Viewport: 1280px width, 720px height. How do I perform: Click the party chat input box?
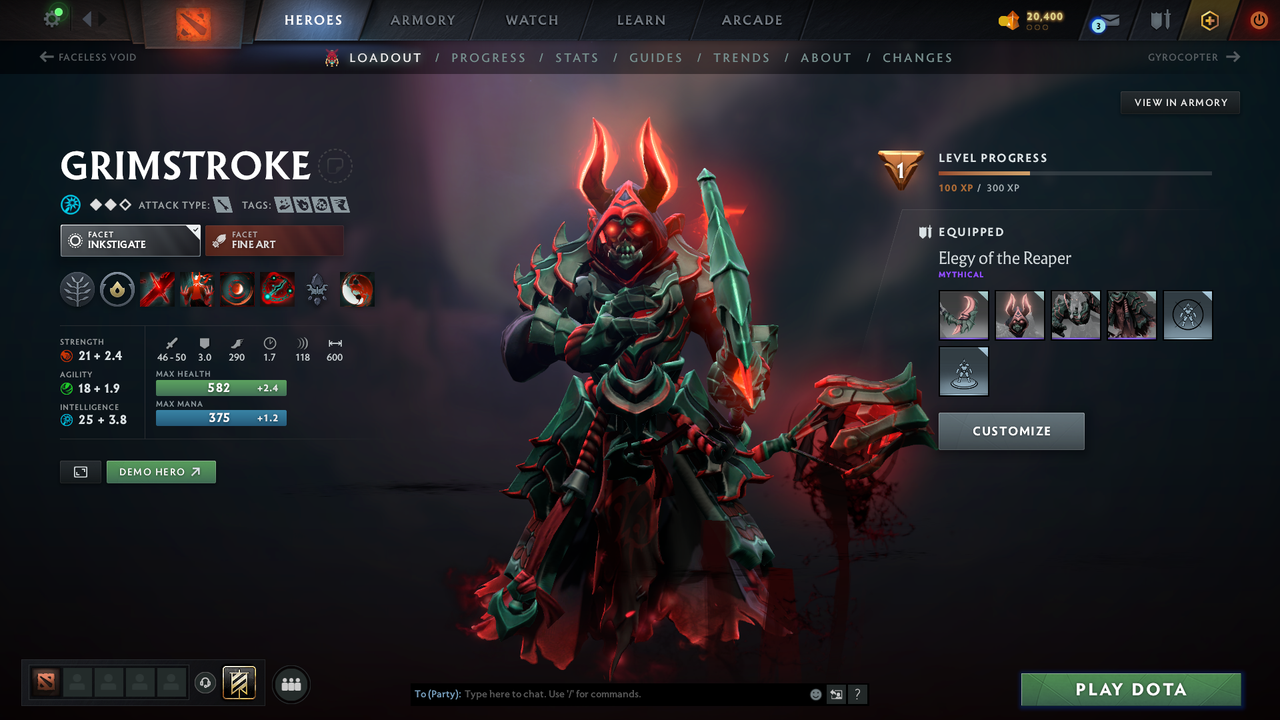630,694
